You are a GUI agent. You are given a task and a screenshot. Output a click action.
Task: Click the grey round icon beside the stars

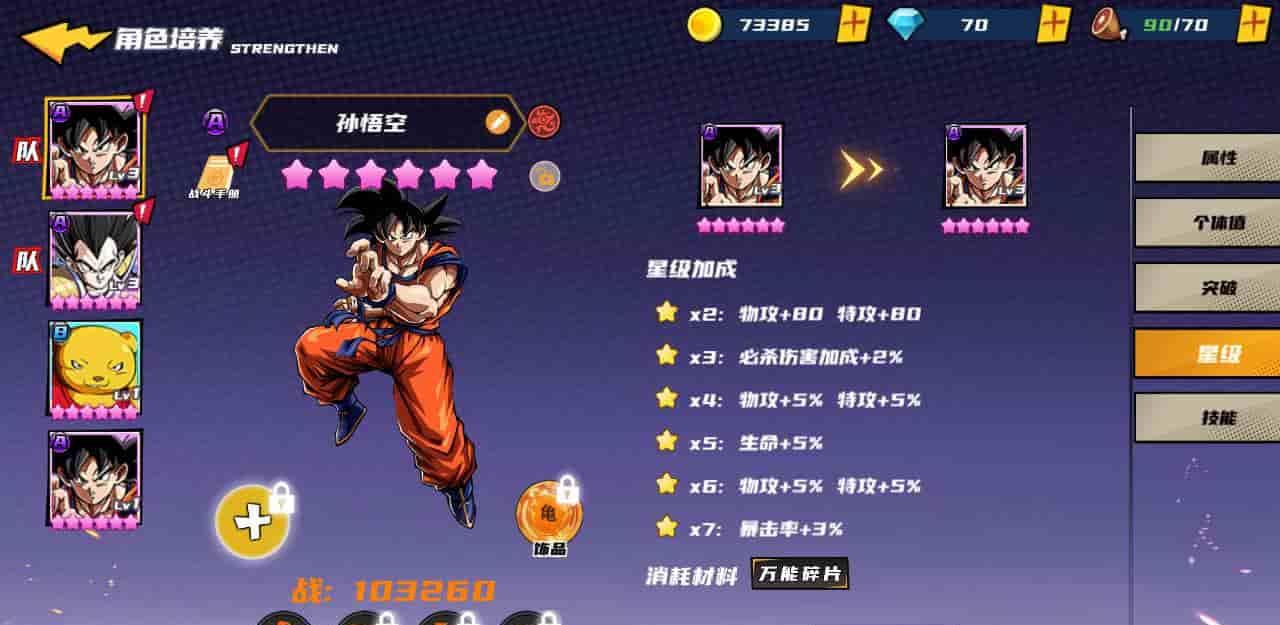tap(544, 177)
